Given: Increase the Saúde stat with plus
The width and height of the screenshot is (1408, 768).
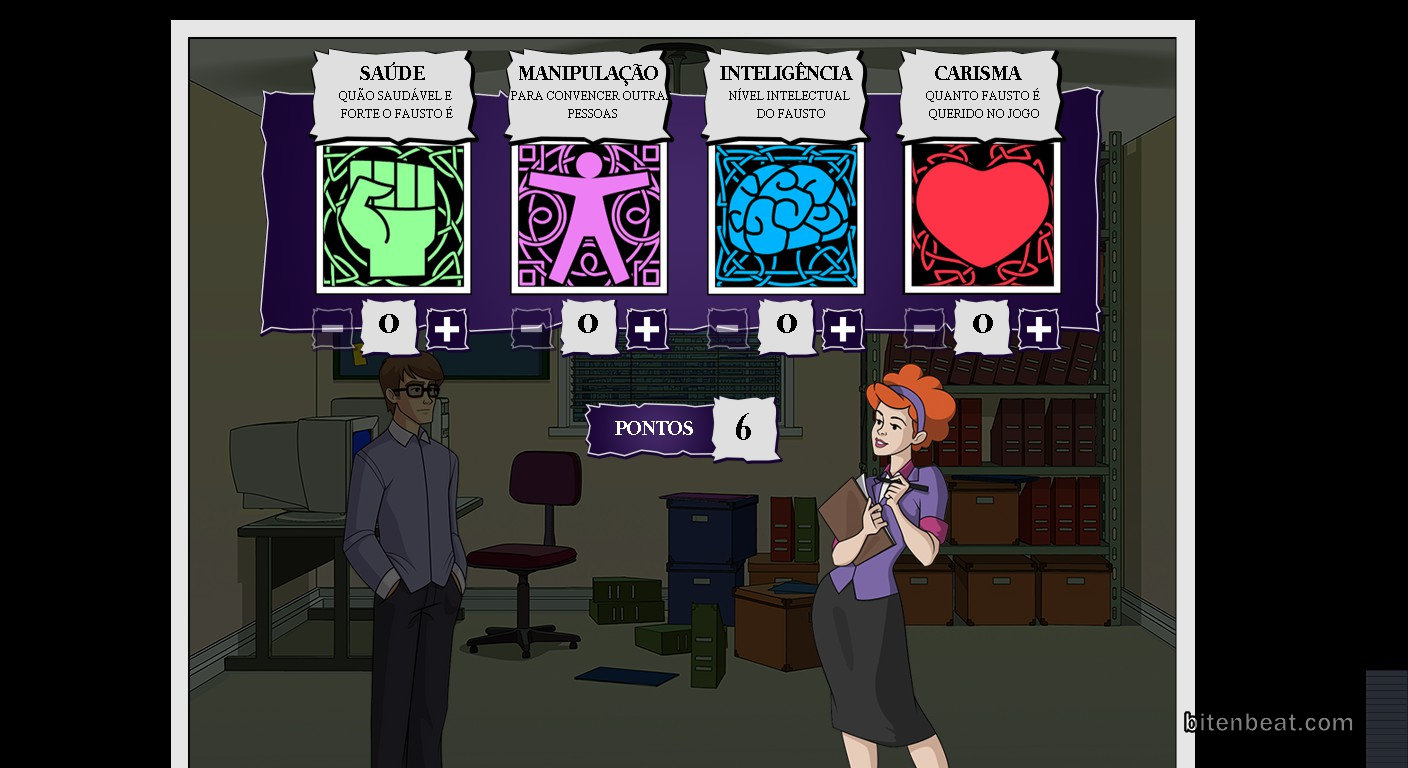Looking at the screenshot, I should 447,328.
